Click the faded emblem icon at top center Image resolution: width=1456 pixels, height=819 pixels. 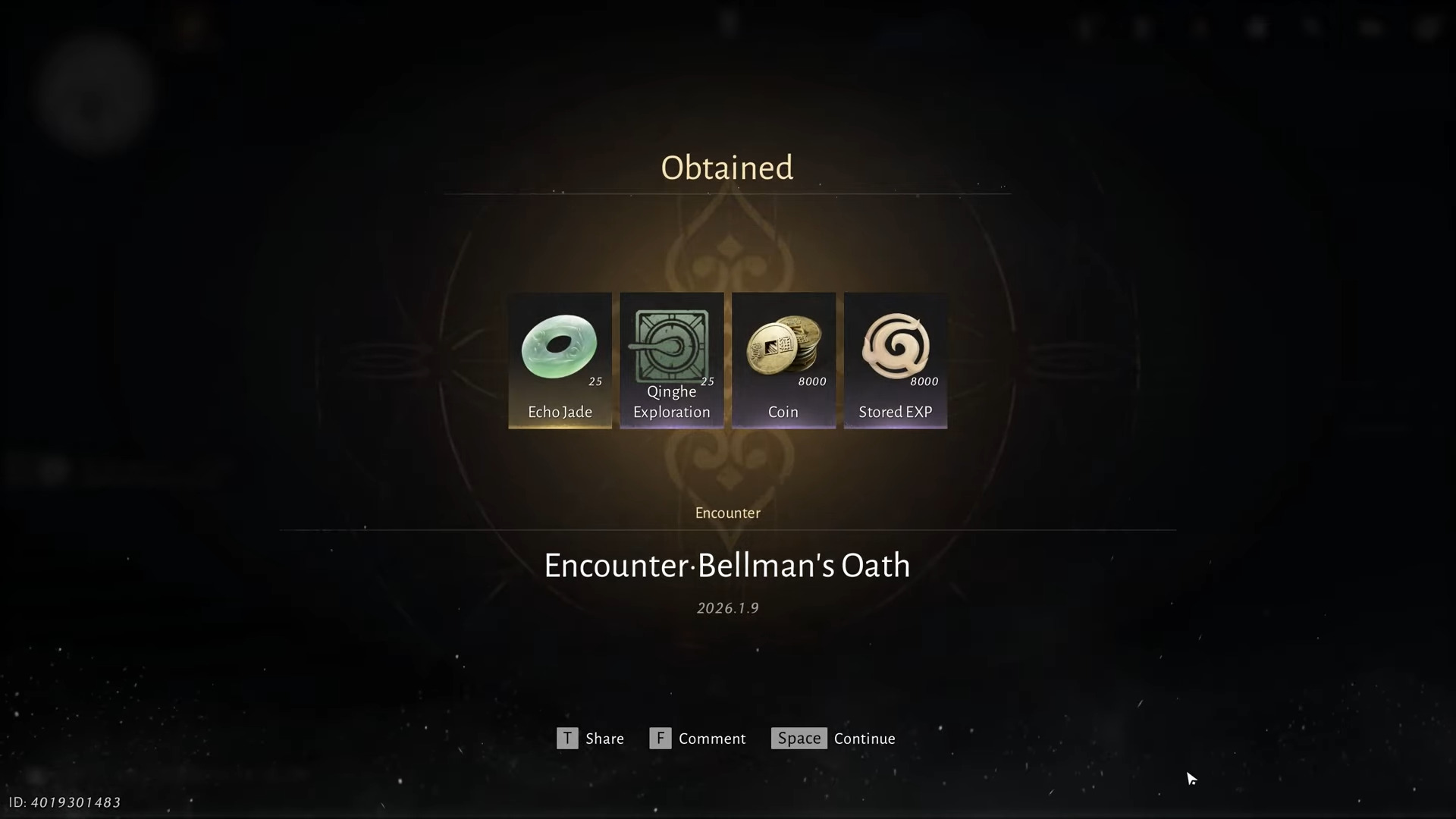(726, 23)
